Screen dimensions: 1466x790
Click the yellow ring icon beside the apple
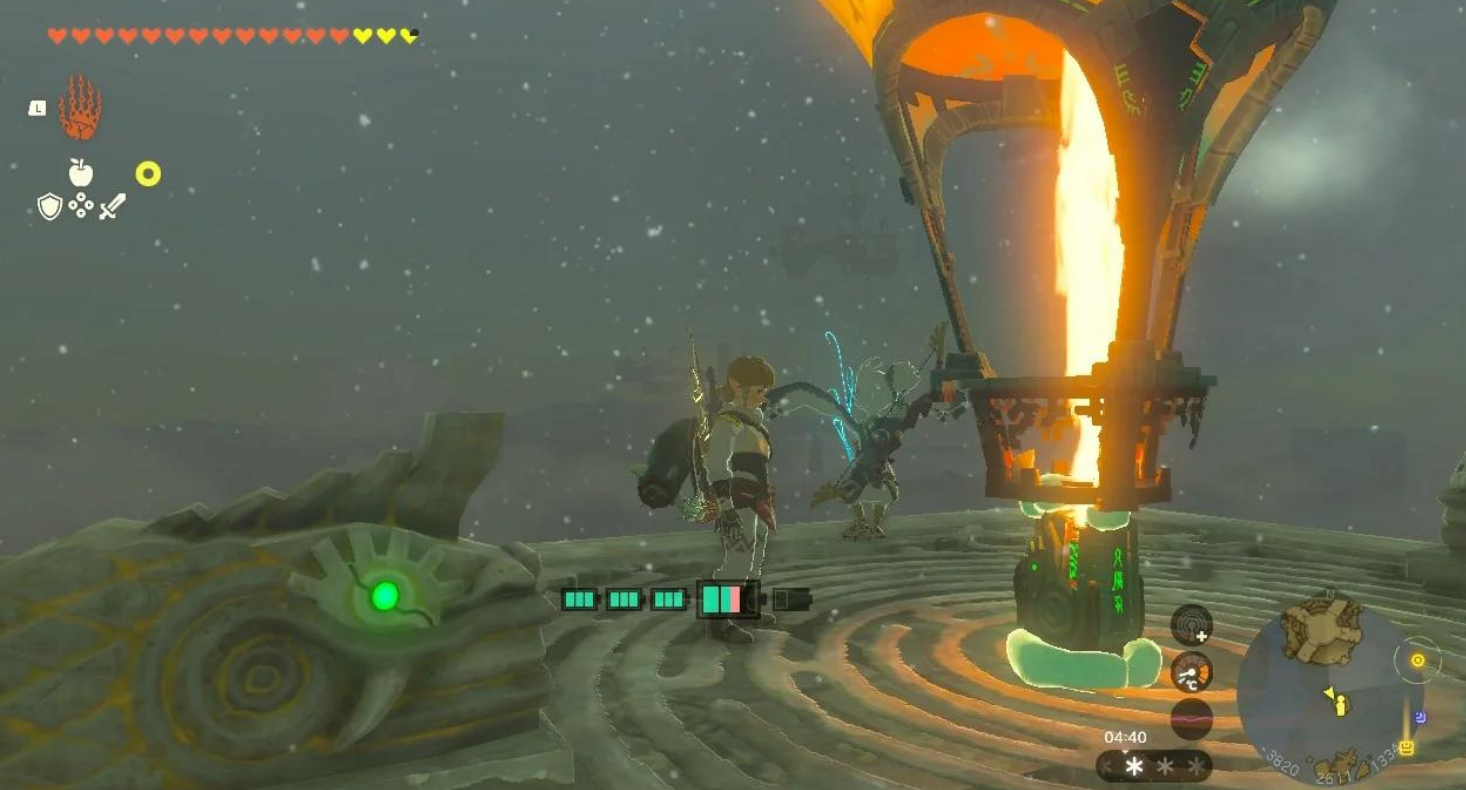[148, 175]
